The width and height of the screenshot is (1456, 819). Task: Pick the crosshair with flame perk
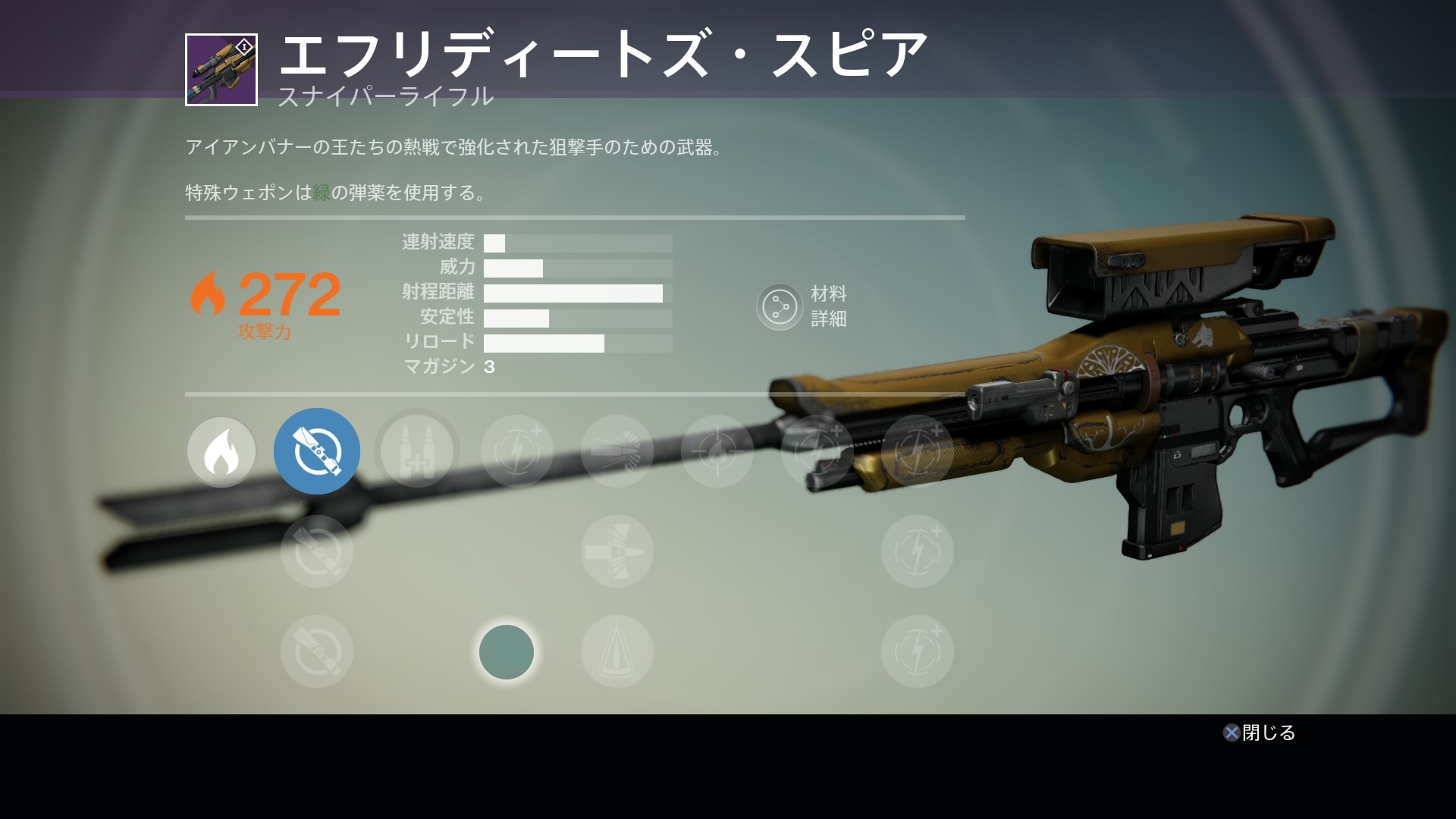click(x=717, y=452)
